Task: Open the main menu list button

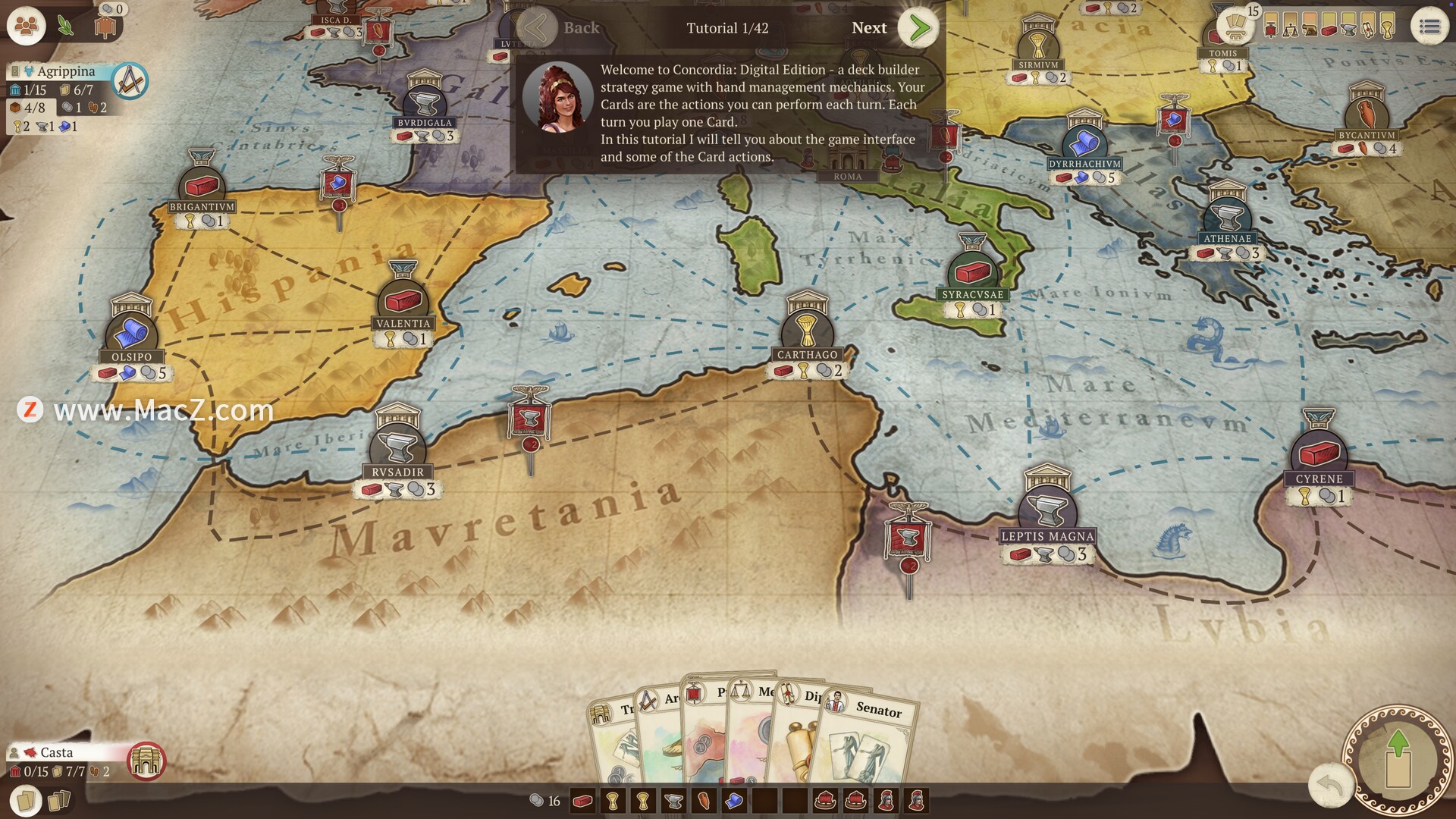Action: coord(1429,27)
